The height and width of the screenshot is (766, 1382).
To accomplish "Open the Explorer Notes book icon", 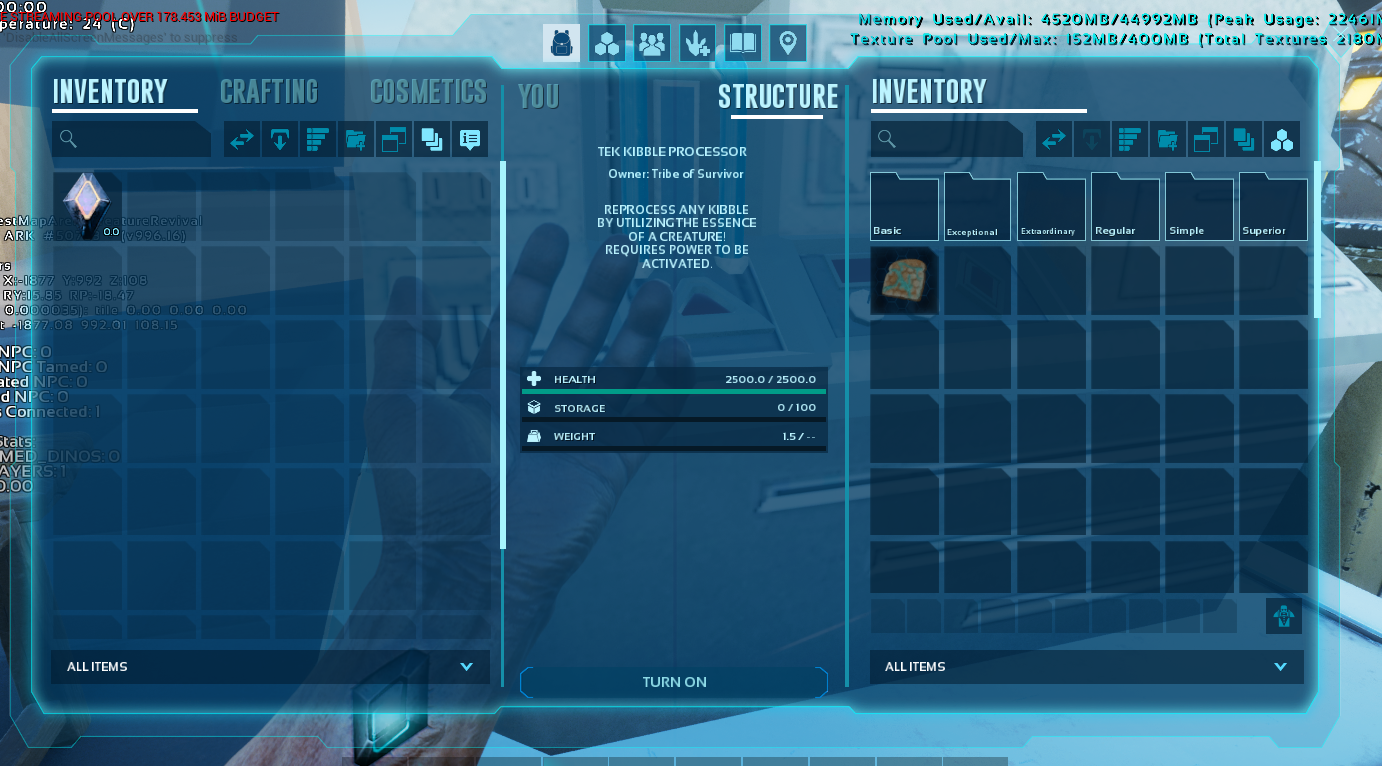I will 741,43.
